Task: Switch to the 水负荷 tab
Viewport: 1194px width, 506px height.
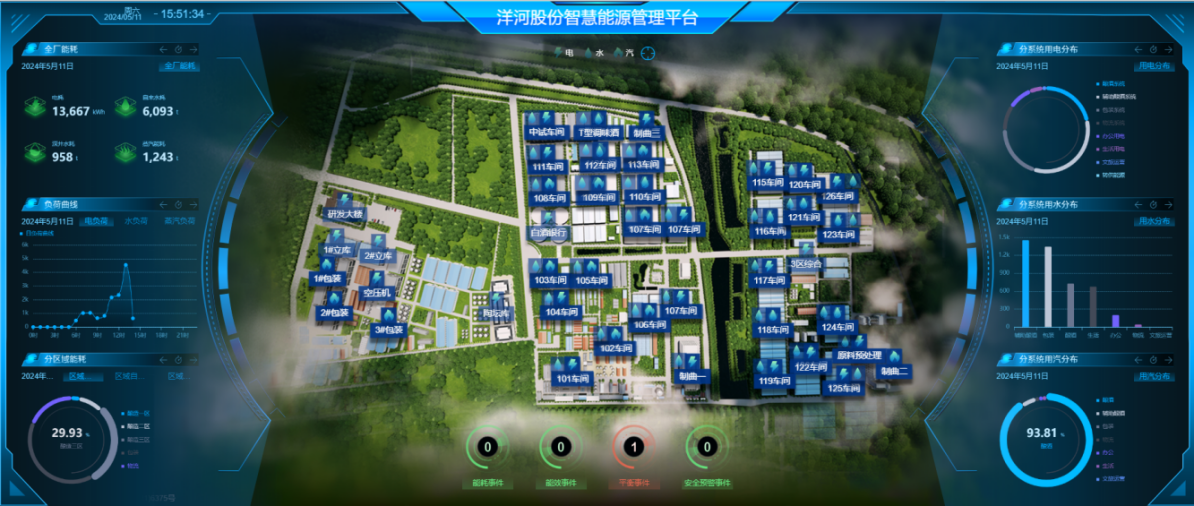Action: [136, 221]
